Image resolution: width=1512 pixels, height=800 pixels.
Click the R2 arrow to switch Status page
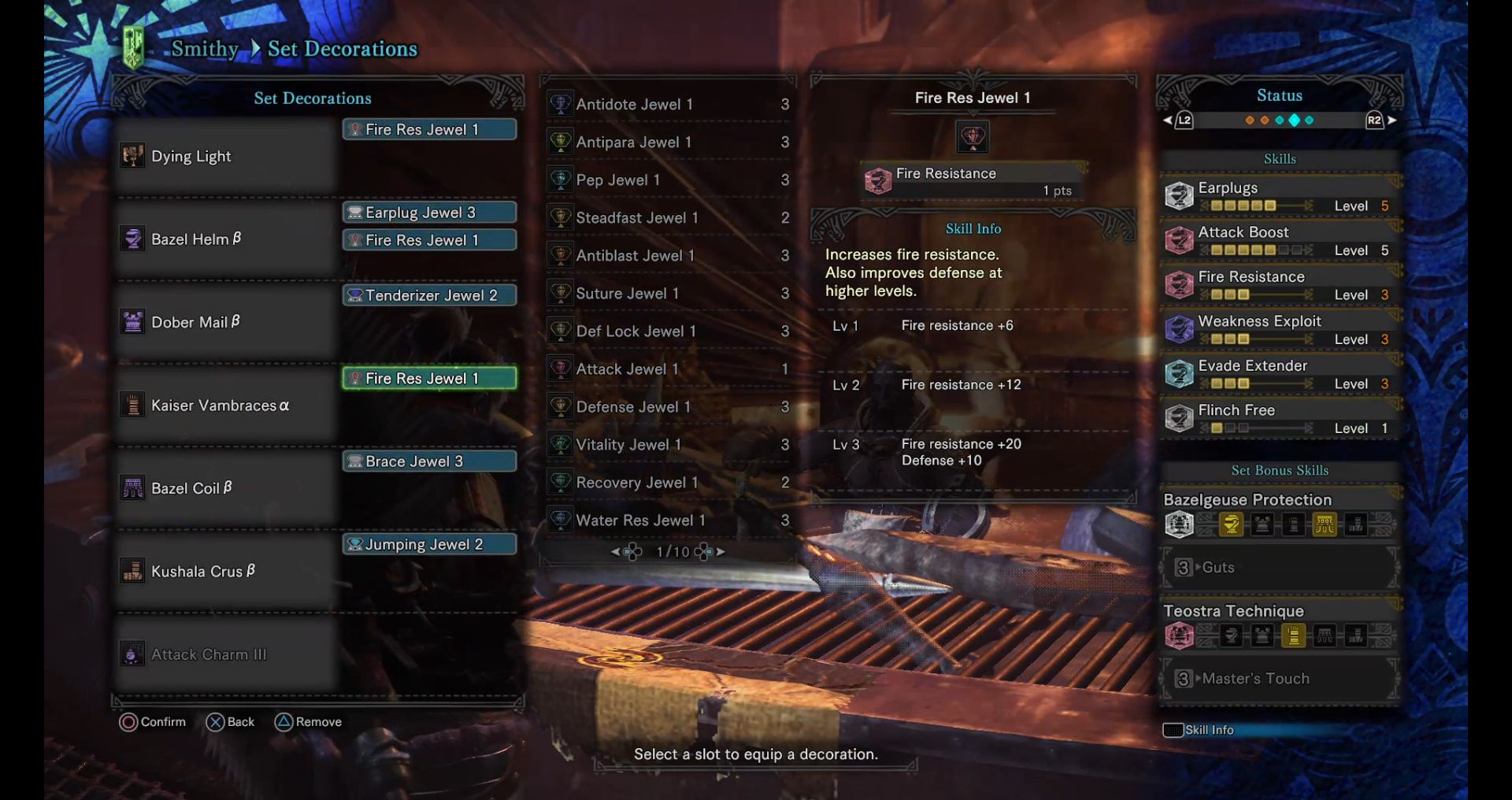click(x=1392, y=120)
